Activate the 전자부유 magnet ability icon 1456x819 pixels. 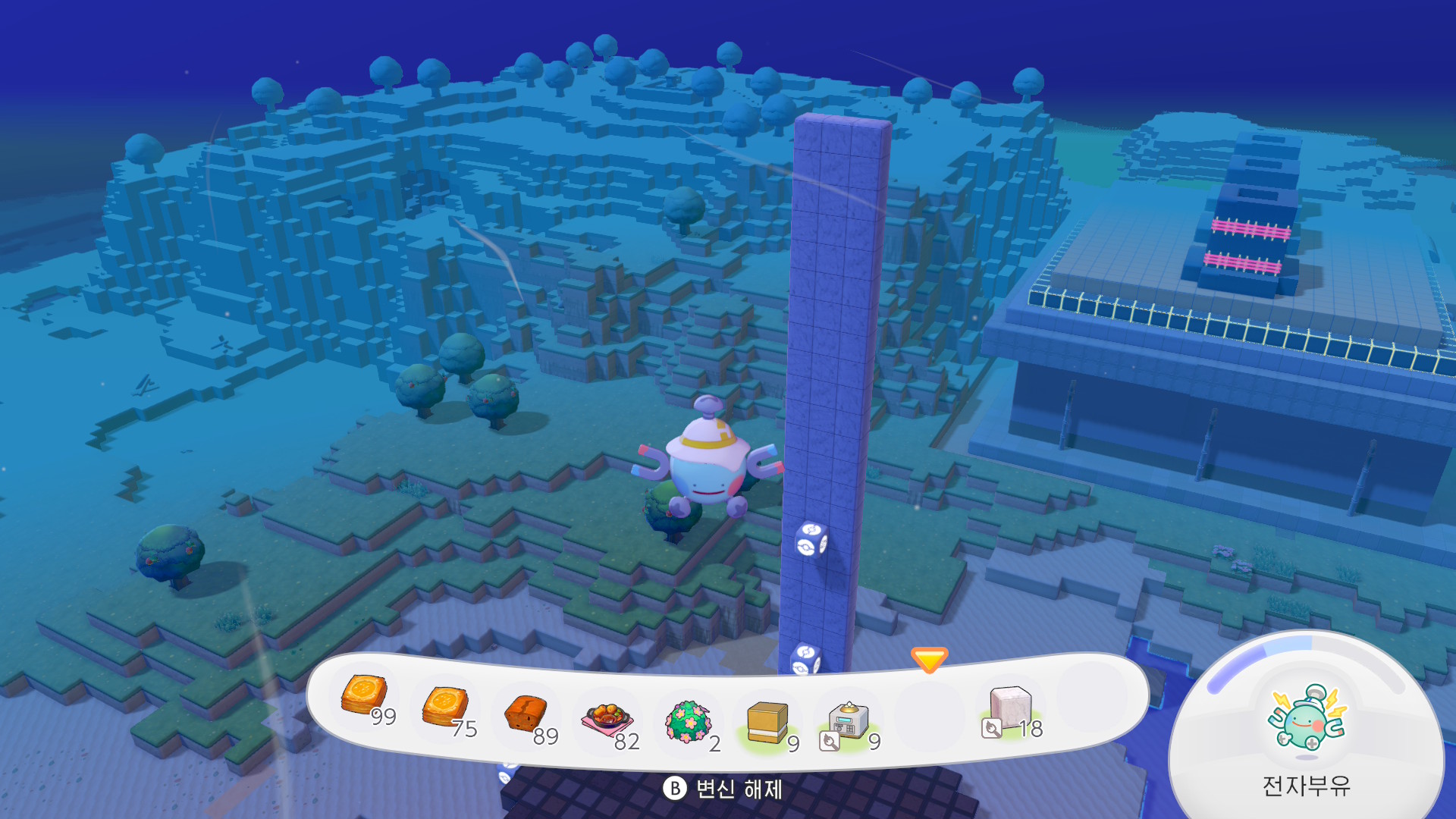pyautogui.click(x=1306, y=718)
